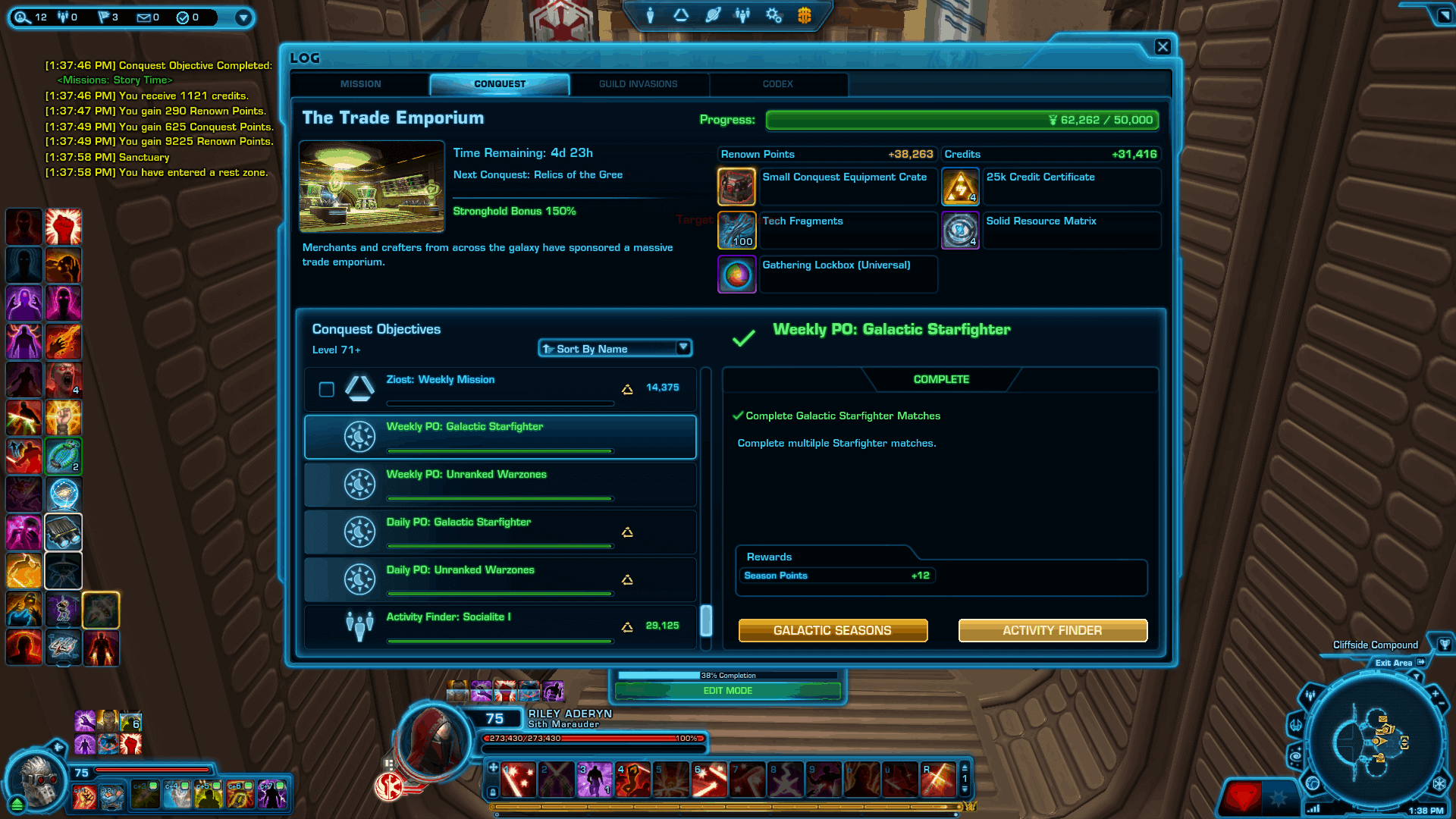Select Weekly PO: Unranked Warzones objective
The height and width of the screenshot is (819, 1456).
[500, 484]
